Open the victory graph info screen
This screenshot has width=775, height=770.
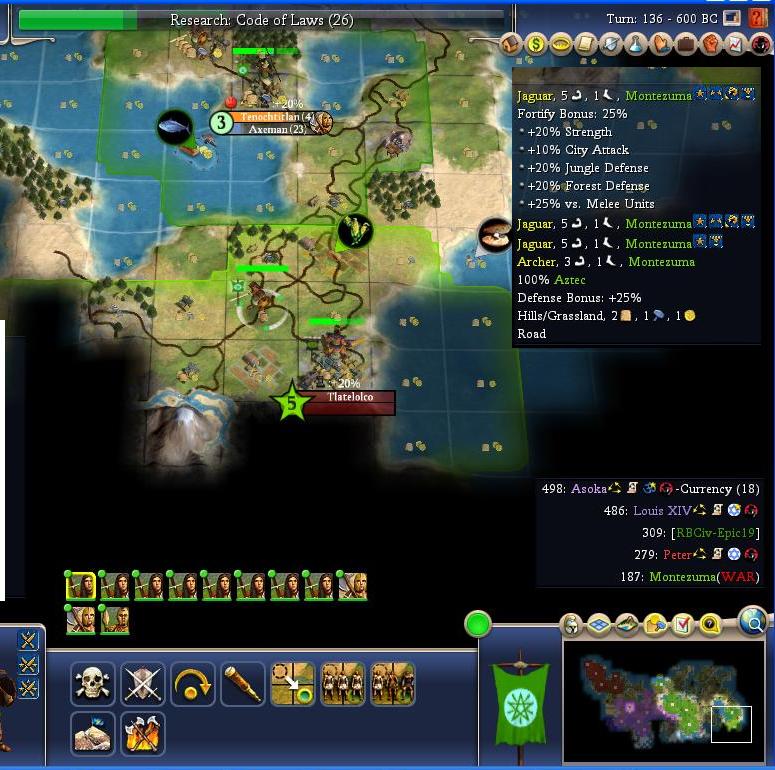(736, 44)
